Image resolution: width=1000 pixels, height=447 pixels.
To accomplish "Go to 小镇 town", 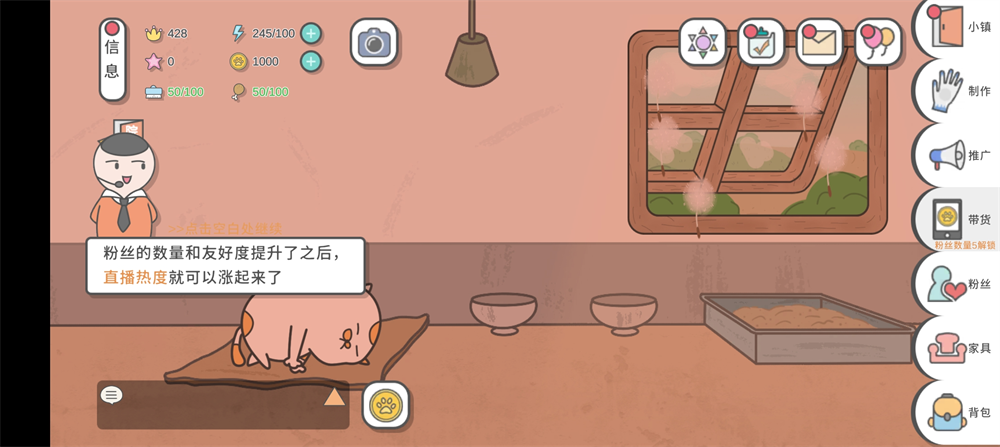I will pos(960,28).
